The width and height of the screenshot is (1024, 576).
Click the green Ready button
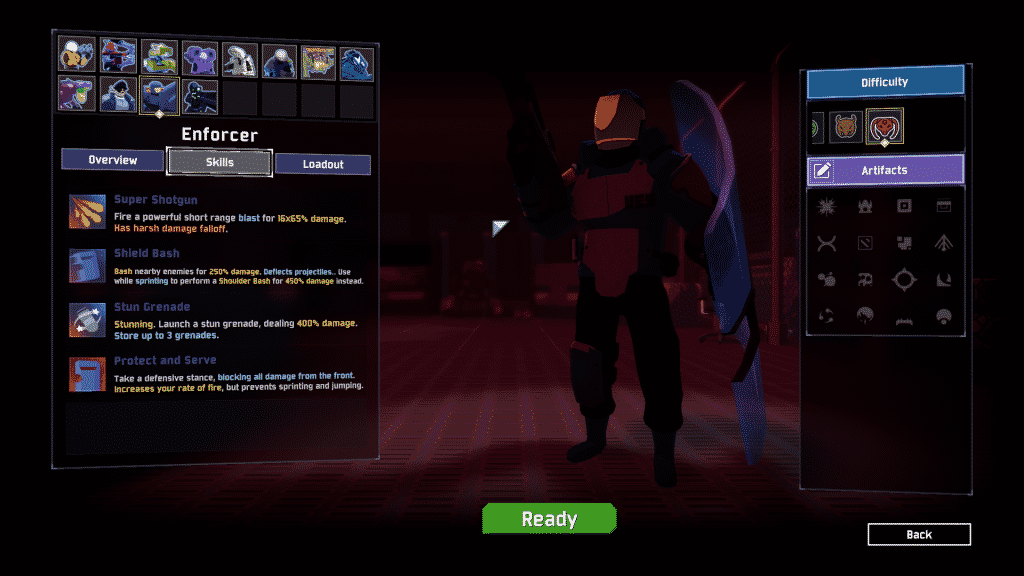(549, 519)
